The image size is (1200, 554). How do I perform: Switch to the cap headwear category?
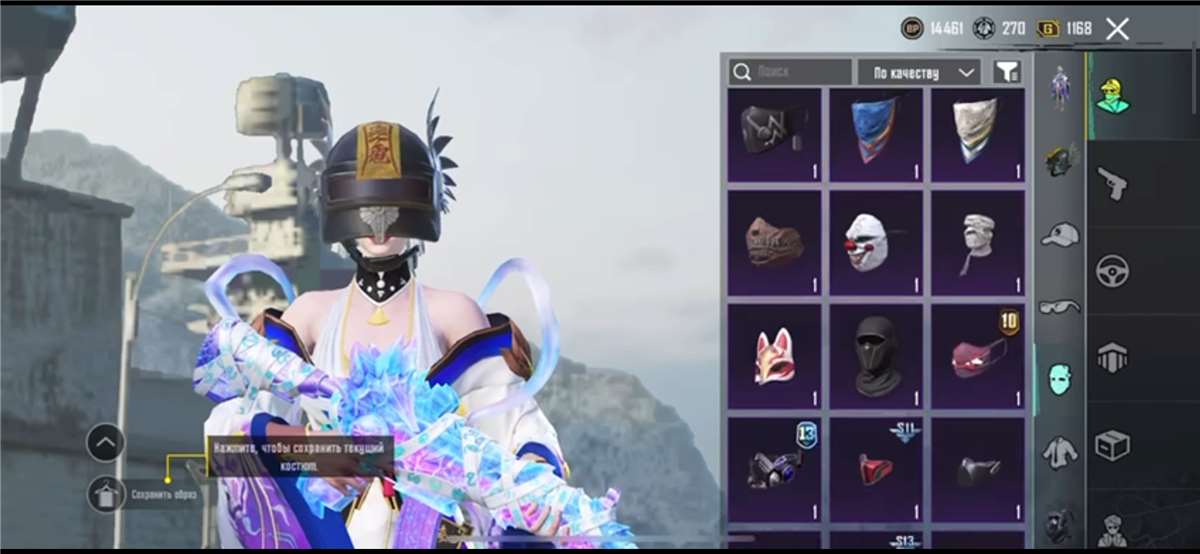coord(1060,234)
